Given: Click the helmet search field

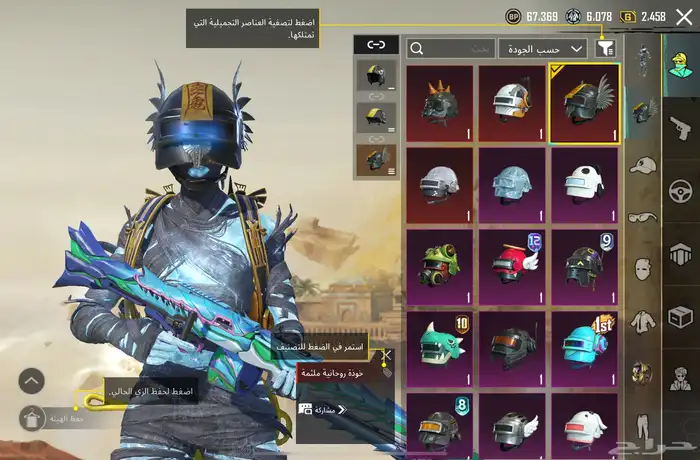Looking at the screenshot, I should pyautogui.click(x=452, y=48).
